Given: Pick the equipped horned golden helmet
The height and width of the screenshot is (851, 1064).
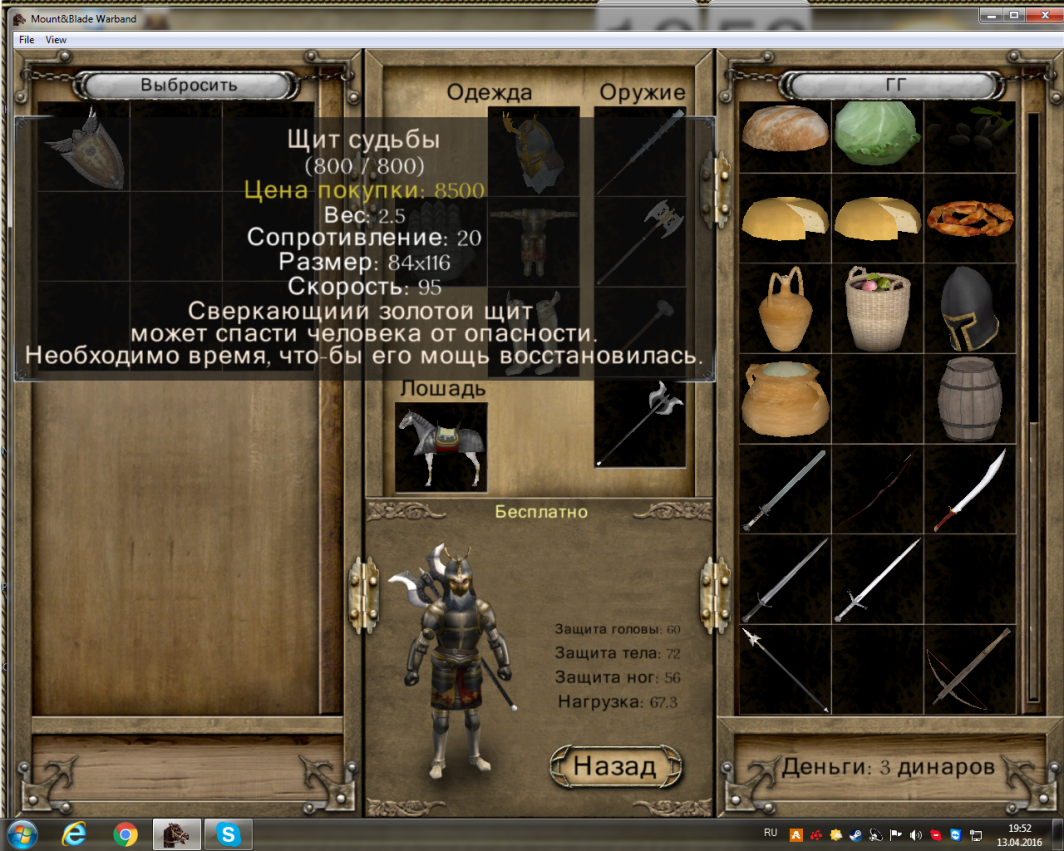Looking at the screenshot, I should tap(533, 152).
